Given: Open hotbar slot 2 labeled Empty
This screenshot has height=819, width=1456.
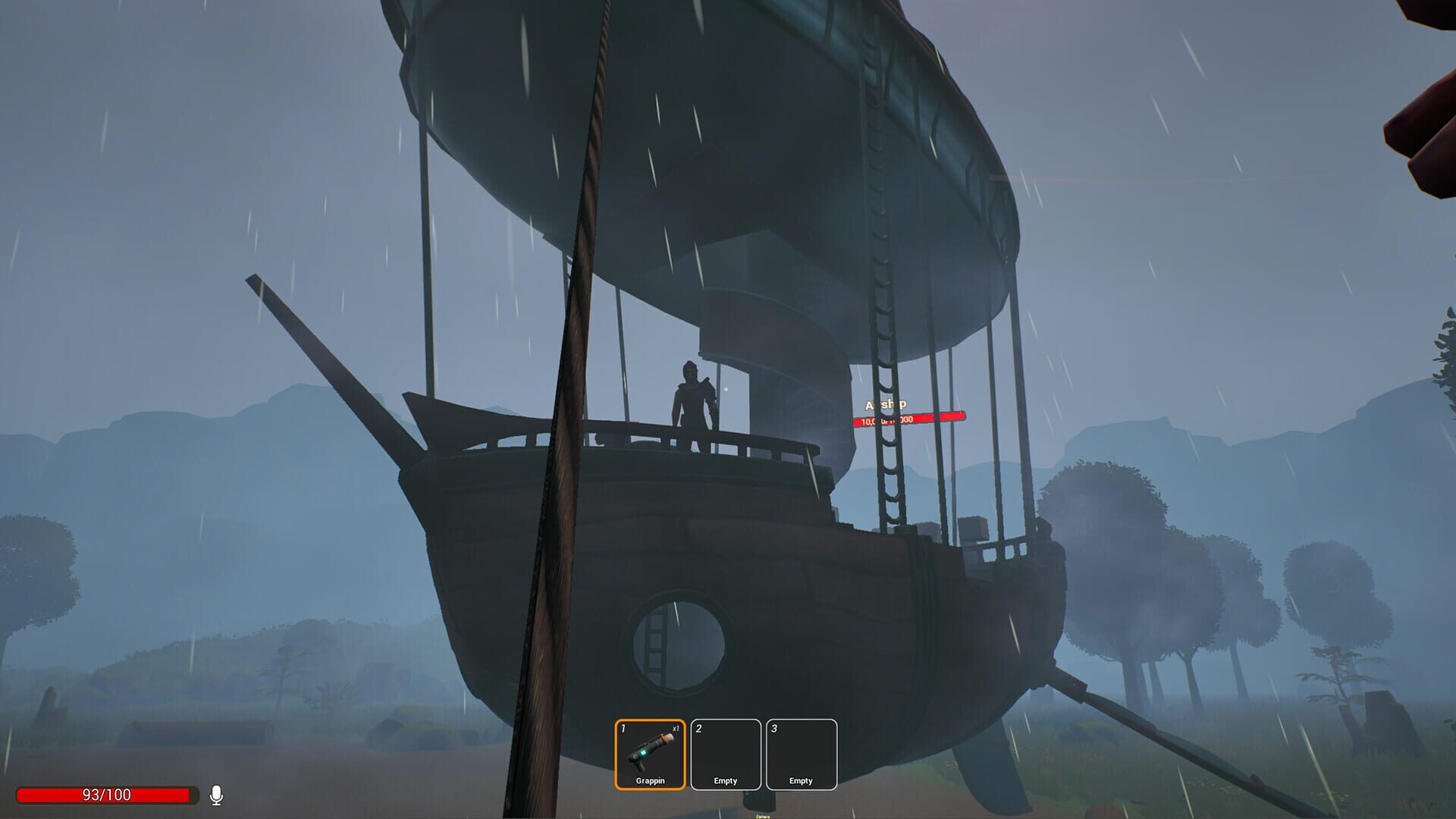Looking at the screenshot, I should tap(725, 752).
